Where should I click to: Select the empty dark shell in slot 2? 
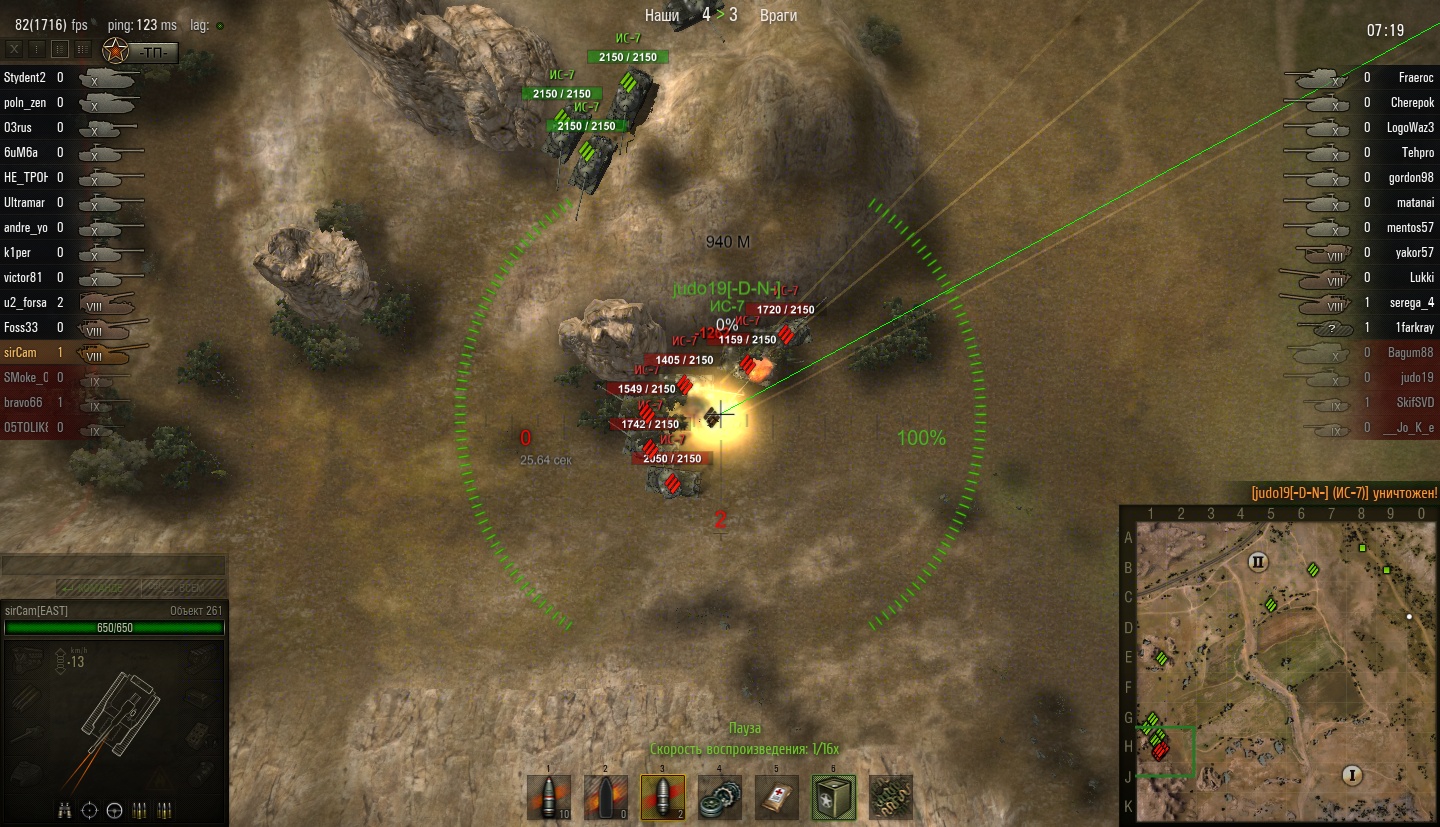coord(605,798)
